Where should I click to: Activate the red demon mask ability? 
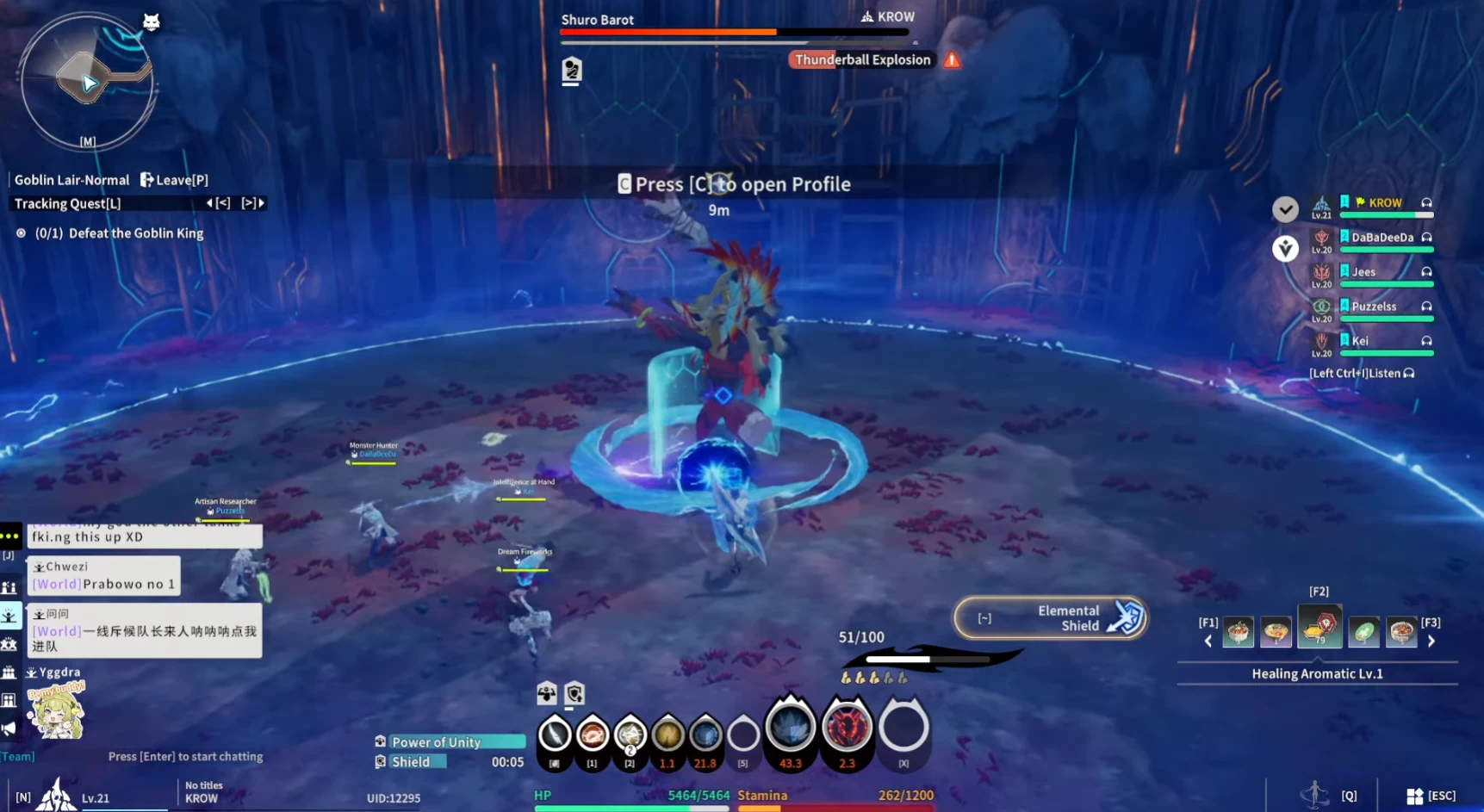847,728
